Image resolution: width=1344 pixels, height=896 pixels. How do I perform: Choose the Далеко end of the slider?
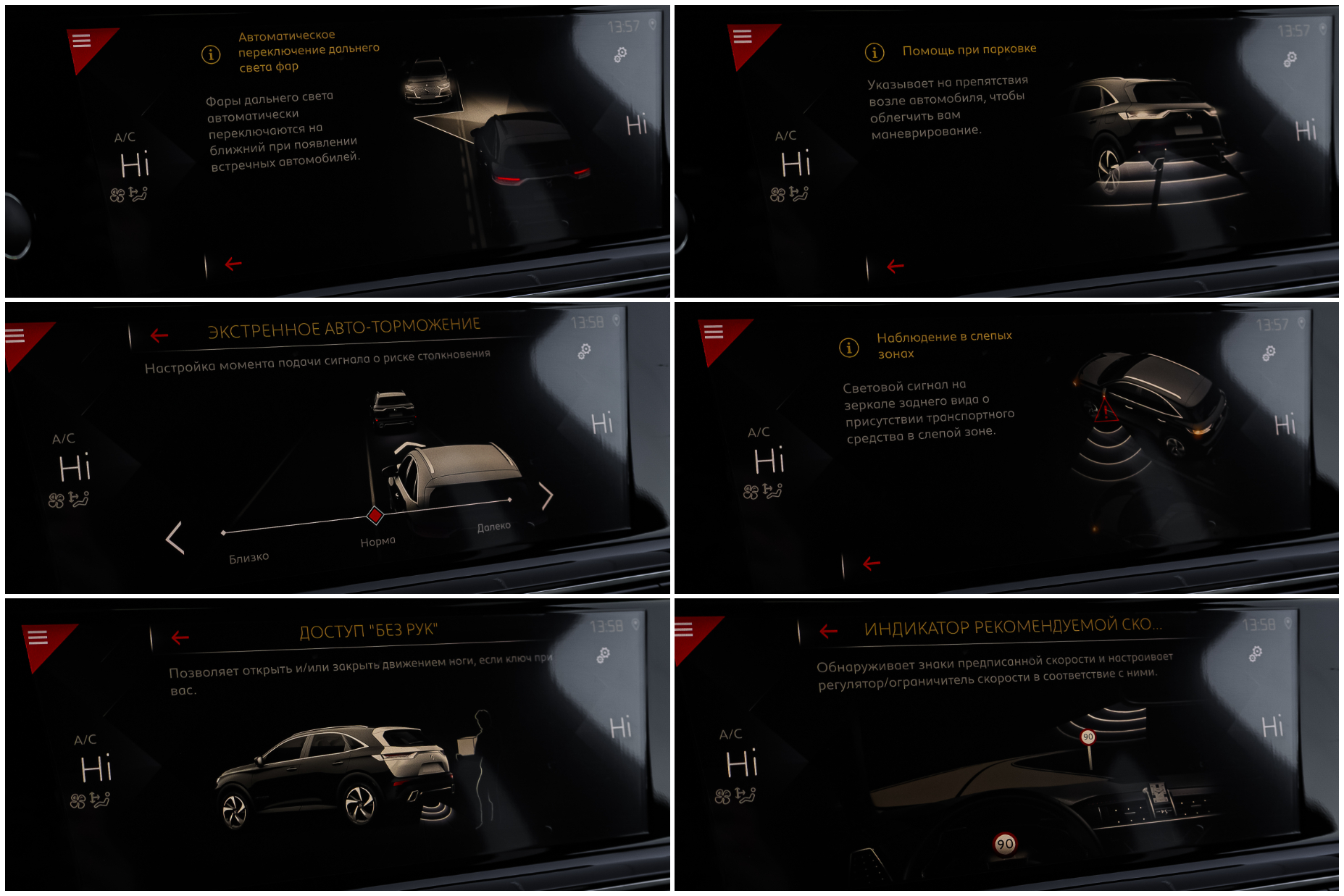point(510,500)
